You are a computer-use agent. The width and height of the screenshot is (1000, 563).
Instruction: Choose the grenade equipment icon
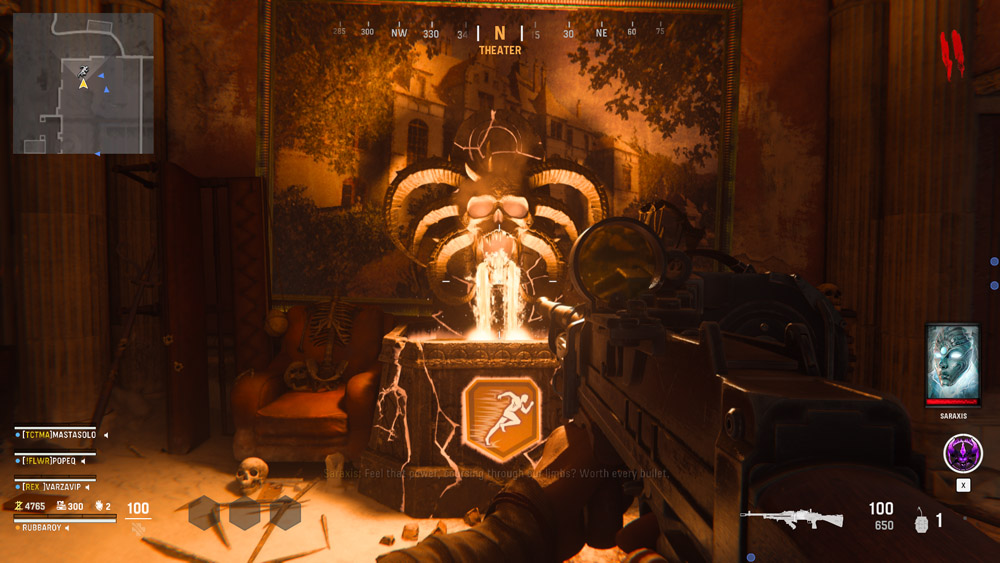coord(922,520)
